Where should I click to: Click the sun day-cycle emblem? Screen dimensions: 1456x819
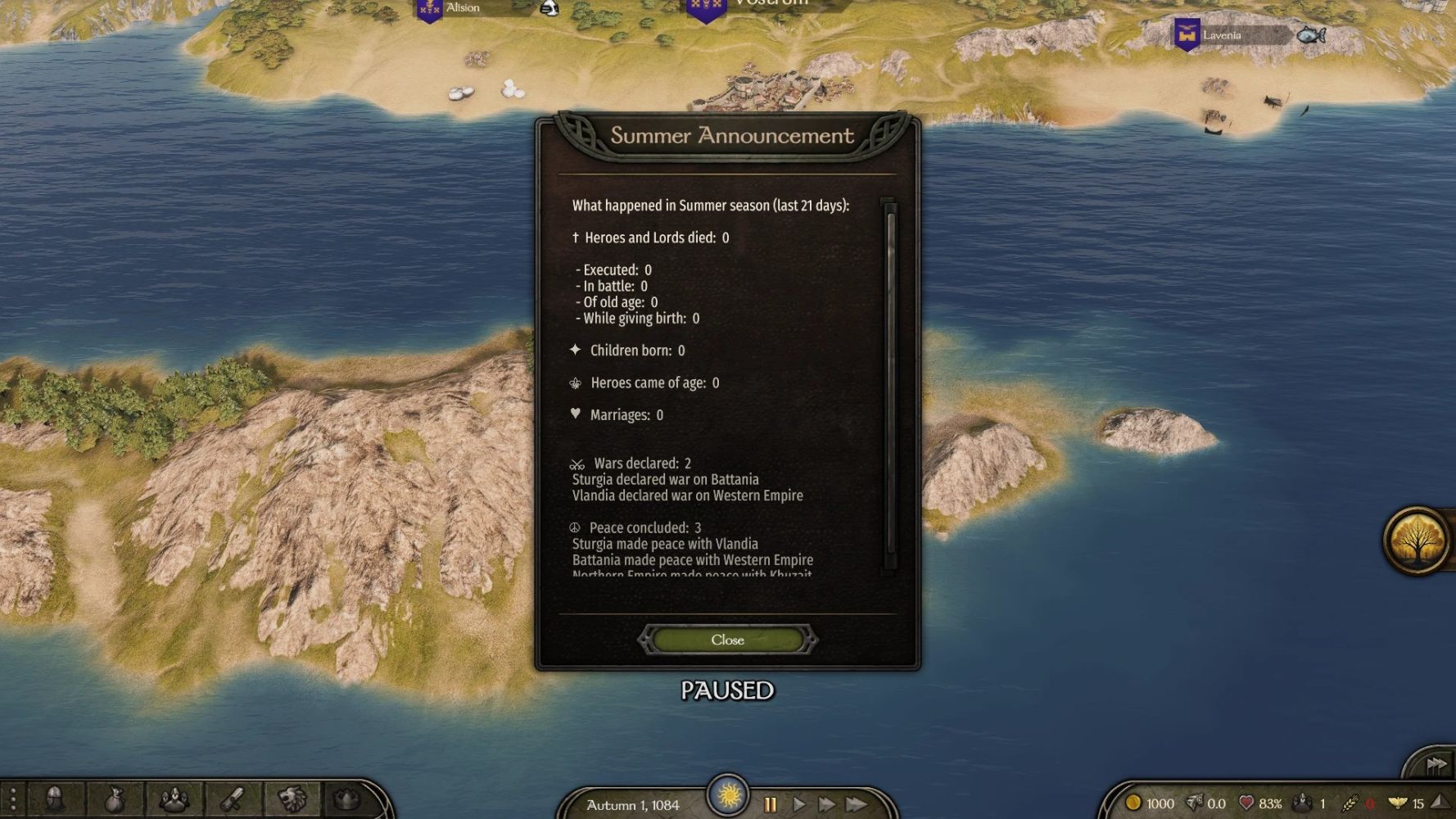tap(727, 794)
